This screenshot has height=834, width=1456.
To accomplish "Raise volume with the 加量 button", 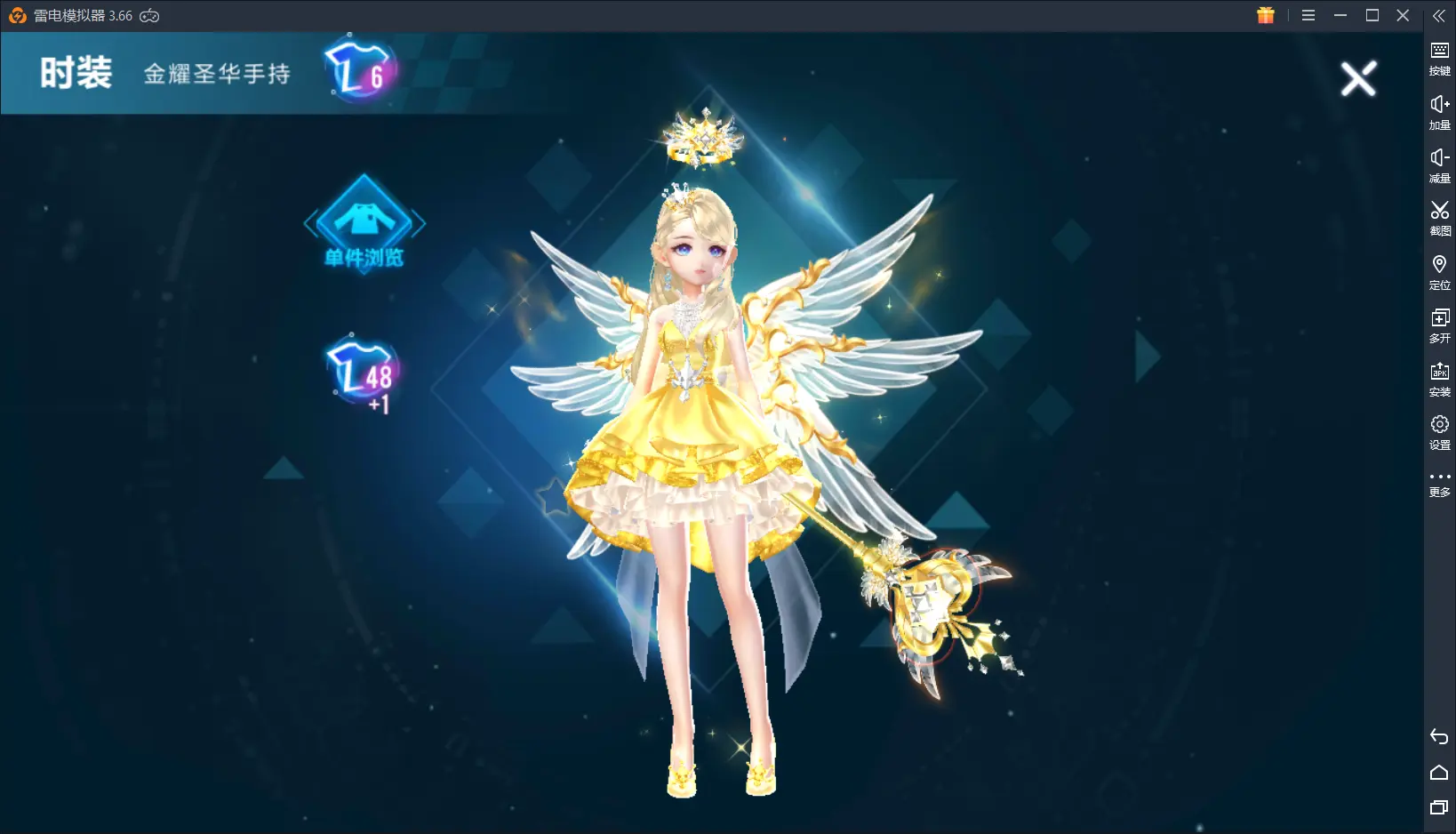I will [1439, 111].
